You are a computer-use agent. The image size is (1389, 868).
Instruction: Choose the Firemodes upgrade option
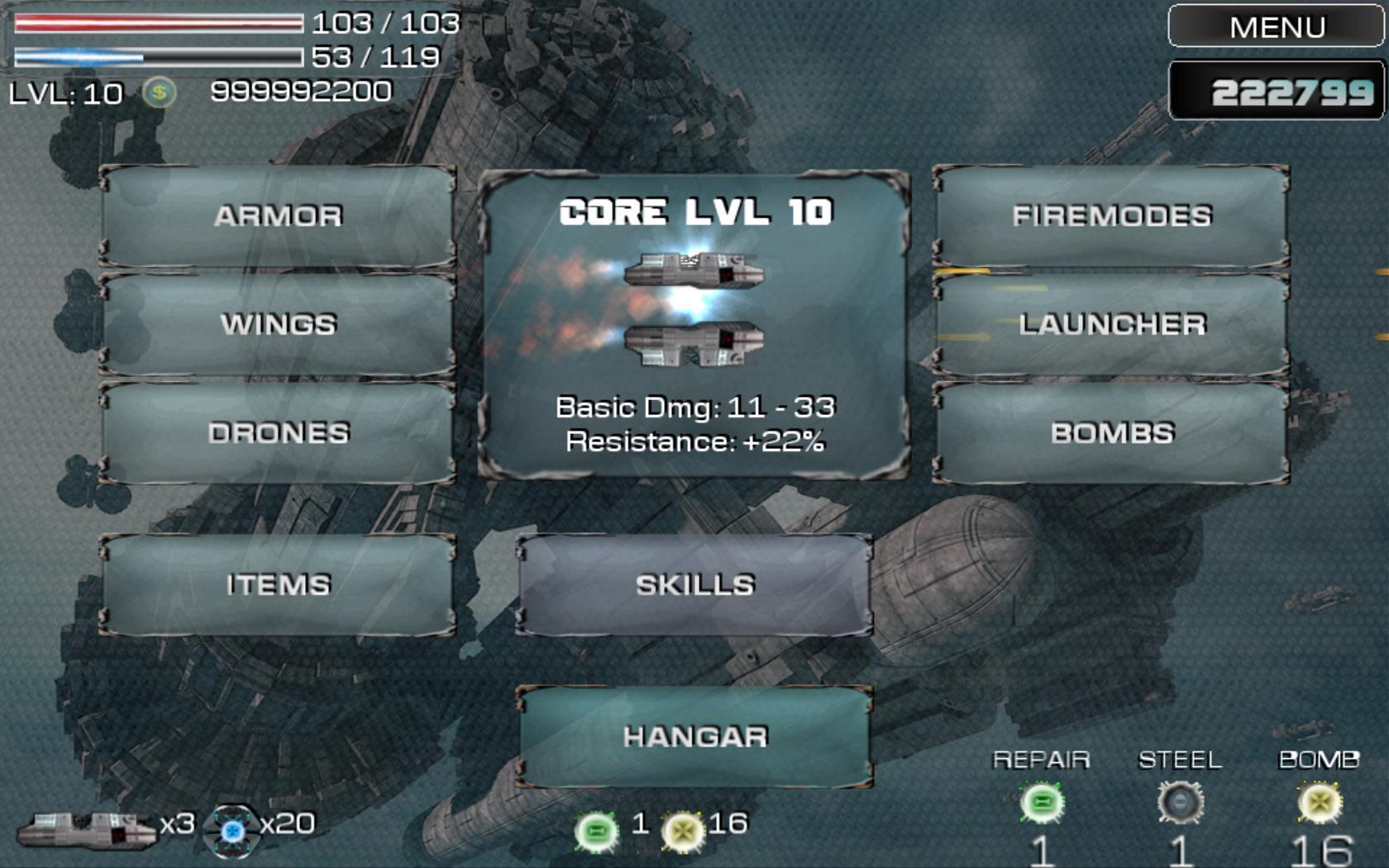(x=1111, y=216)
